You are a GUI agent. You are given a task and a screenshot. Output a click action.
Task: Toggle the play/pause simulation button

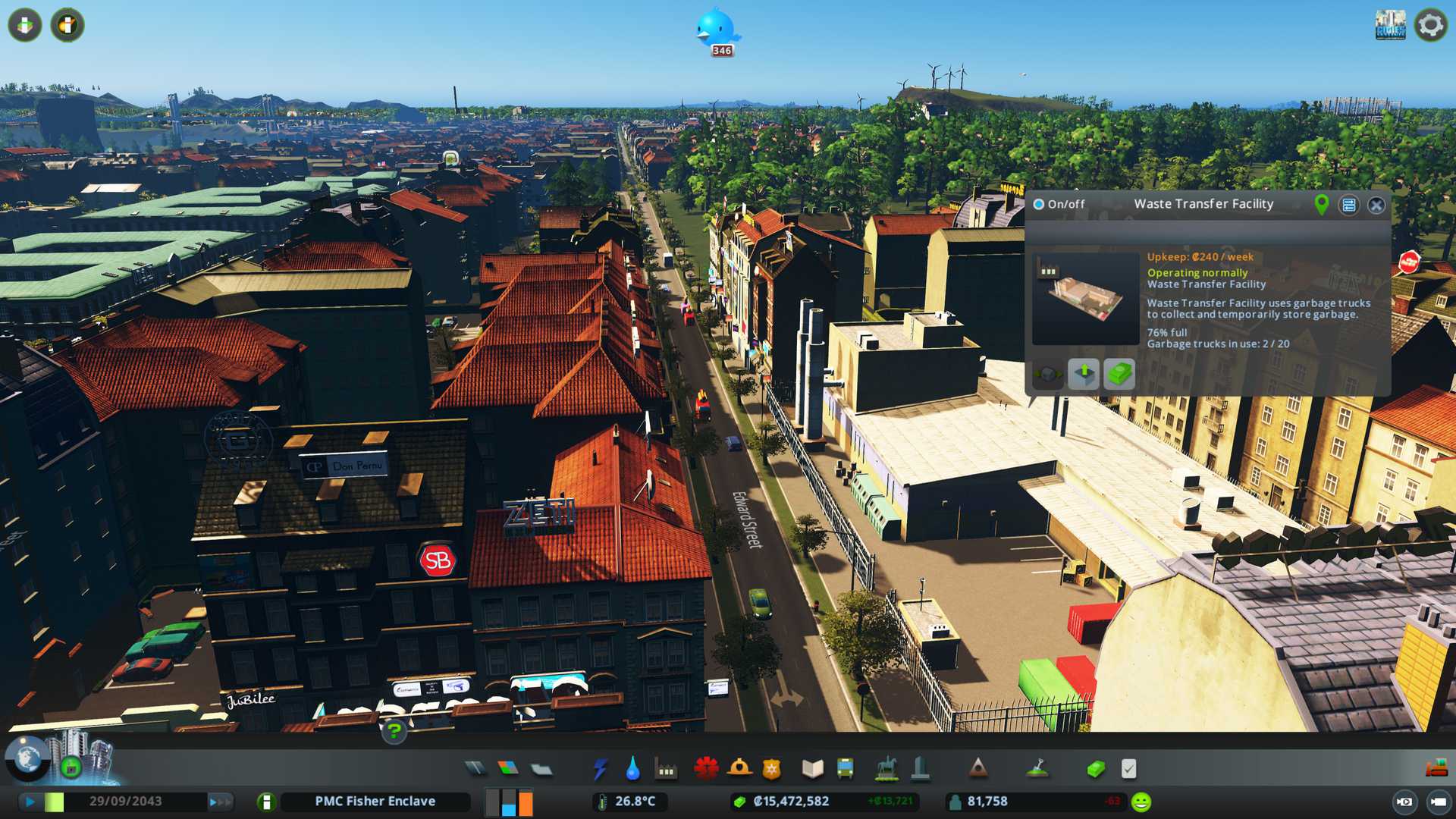[x=30, y=802]
